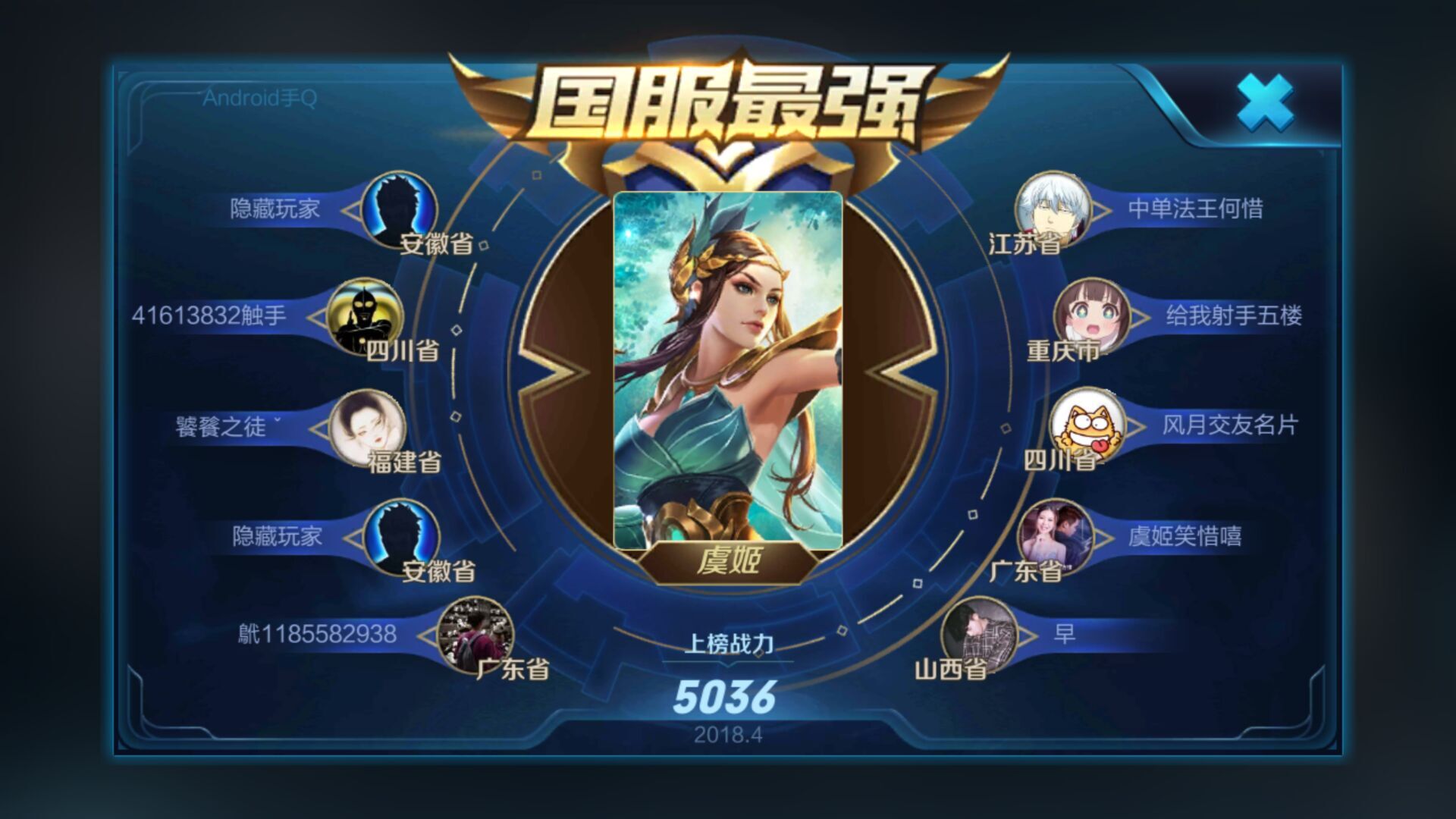Click the 国服最强 golden title banner
1456x819 pixels.
(x=726, y=99)
